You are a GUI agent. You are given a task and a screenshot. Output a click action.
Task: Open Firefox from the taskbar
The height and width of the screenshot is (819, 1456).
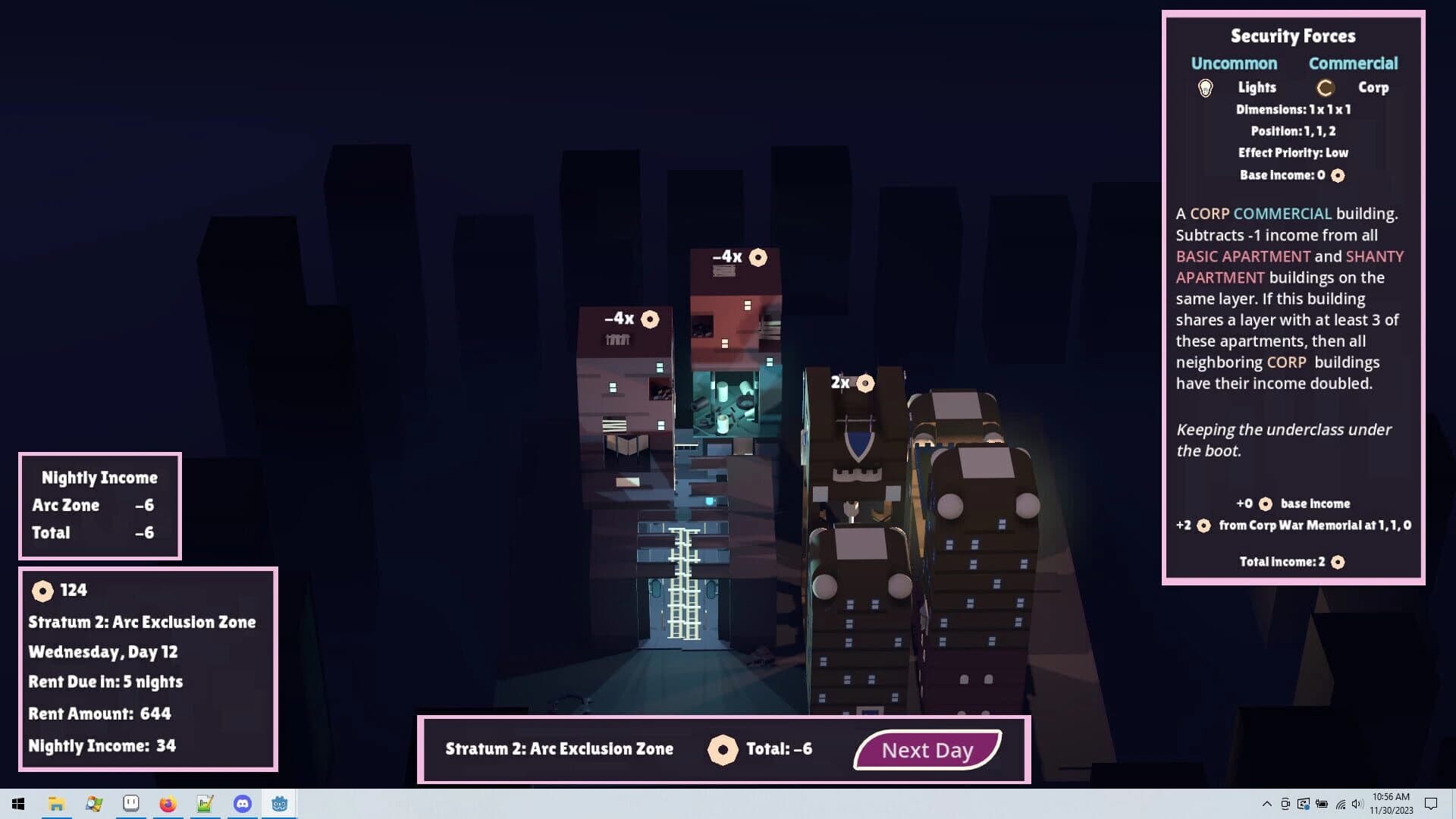[168, 805]
